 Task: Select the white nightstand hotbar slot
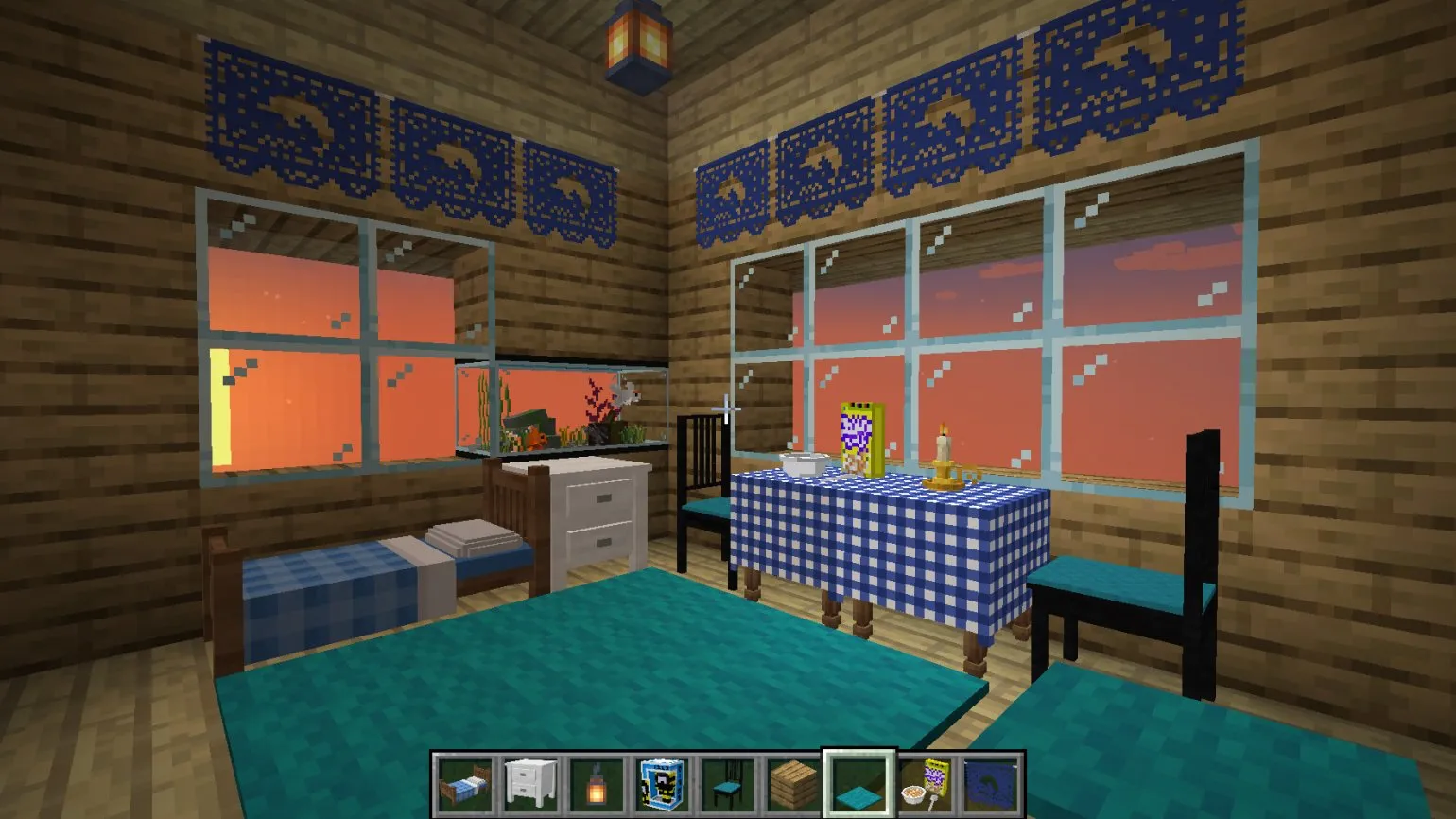click(529, 783)
